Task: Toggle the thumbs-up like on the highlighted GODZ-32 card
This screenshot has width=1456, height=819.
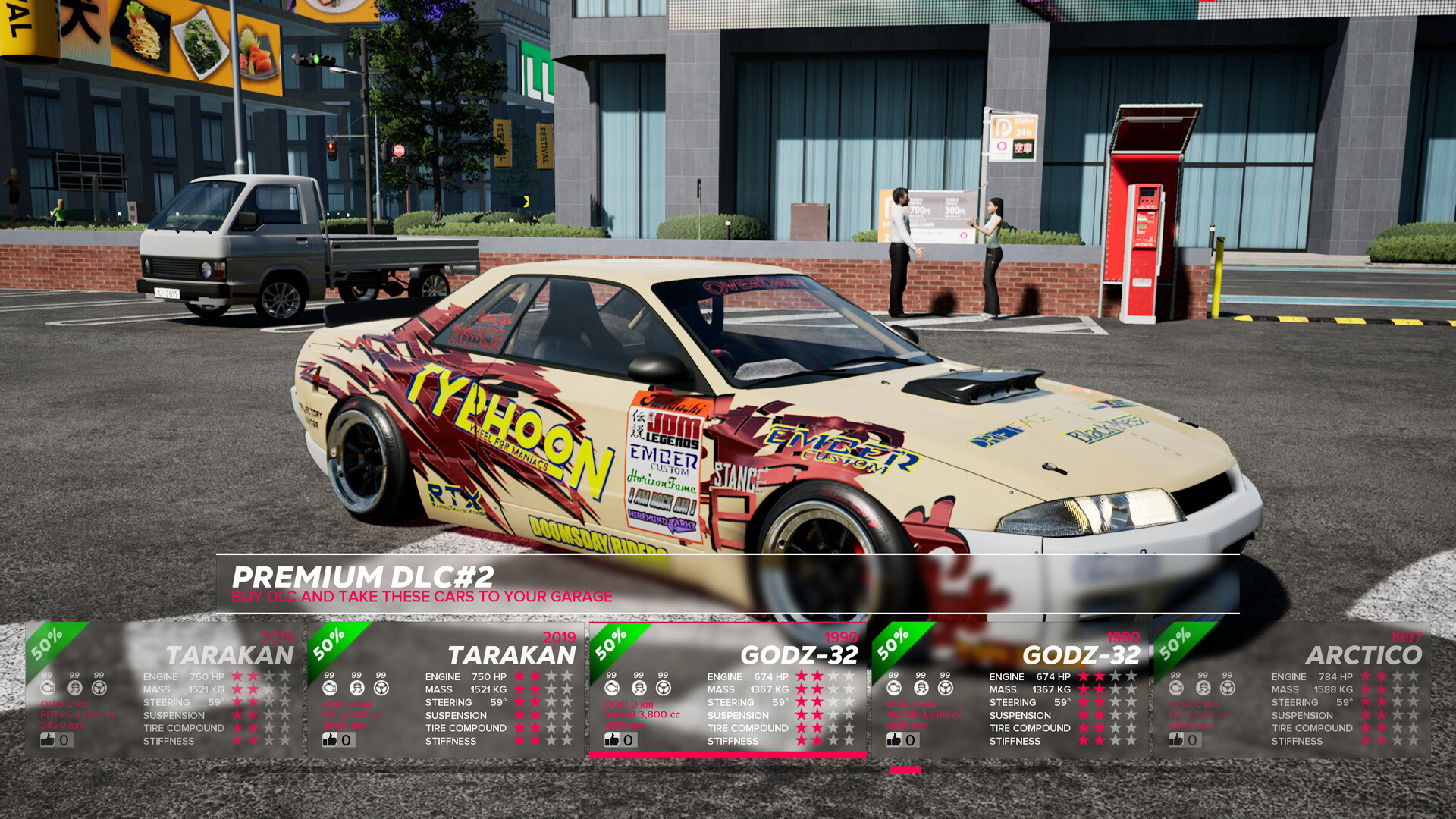Action: tap(611, 739)
